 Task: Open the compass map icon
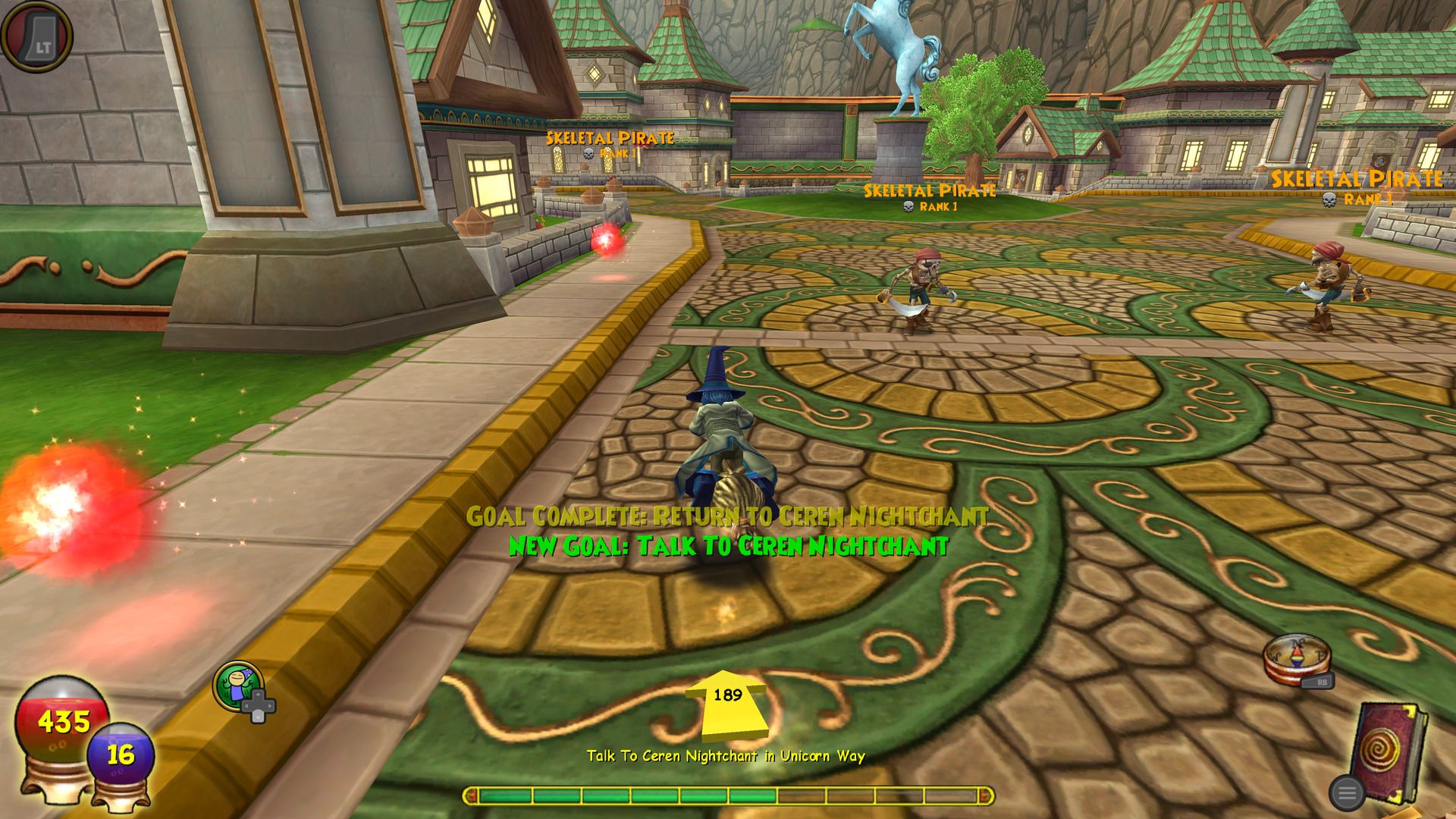pos(1297,659)
